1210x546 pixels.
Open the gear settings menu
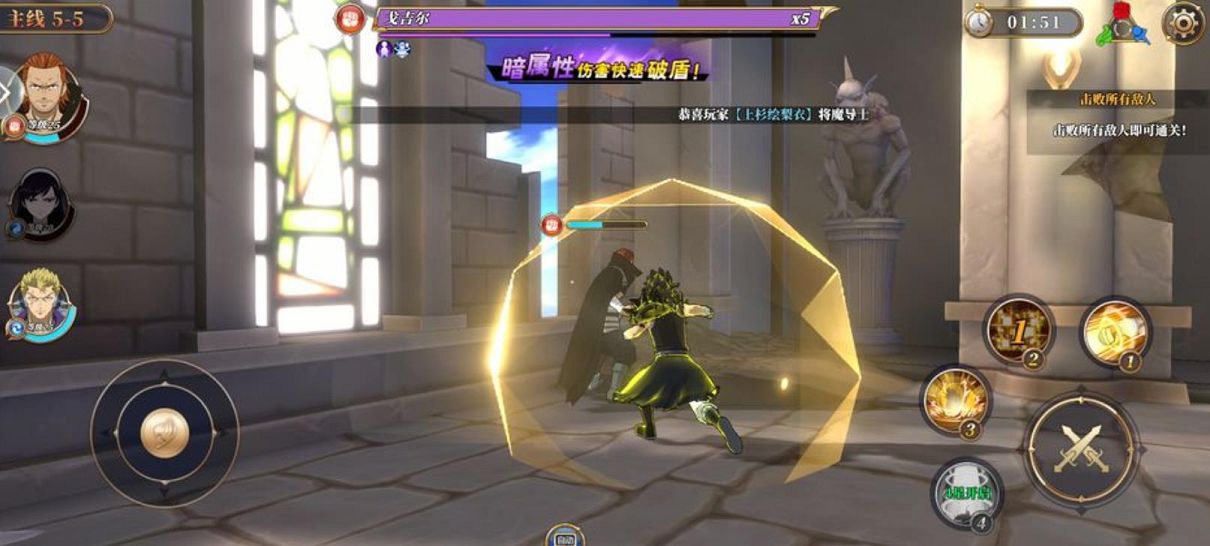point(1182,22)
